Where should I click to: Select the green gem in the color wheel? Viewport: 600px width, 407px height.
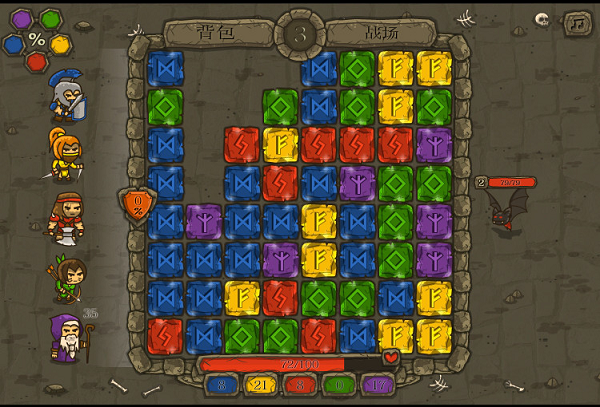[50, 18]
